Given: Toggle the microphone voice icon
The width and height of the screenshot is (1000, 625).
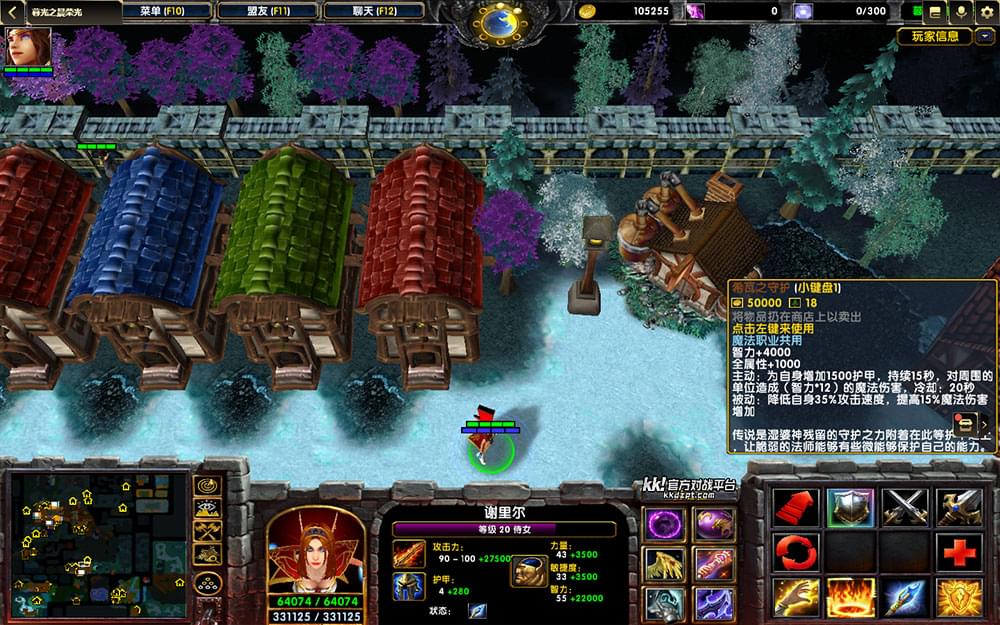Looking at the screenshot, I should tap(961, 12).
